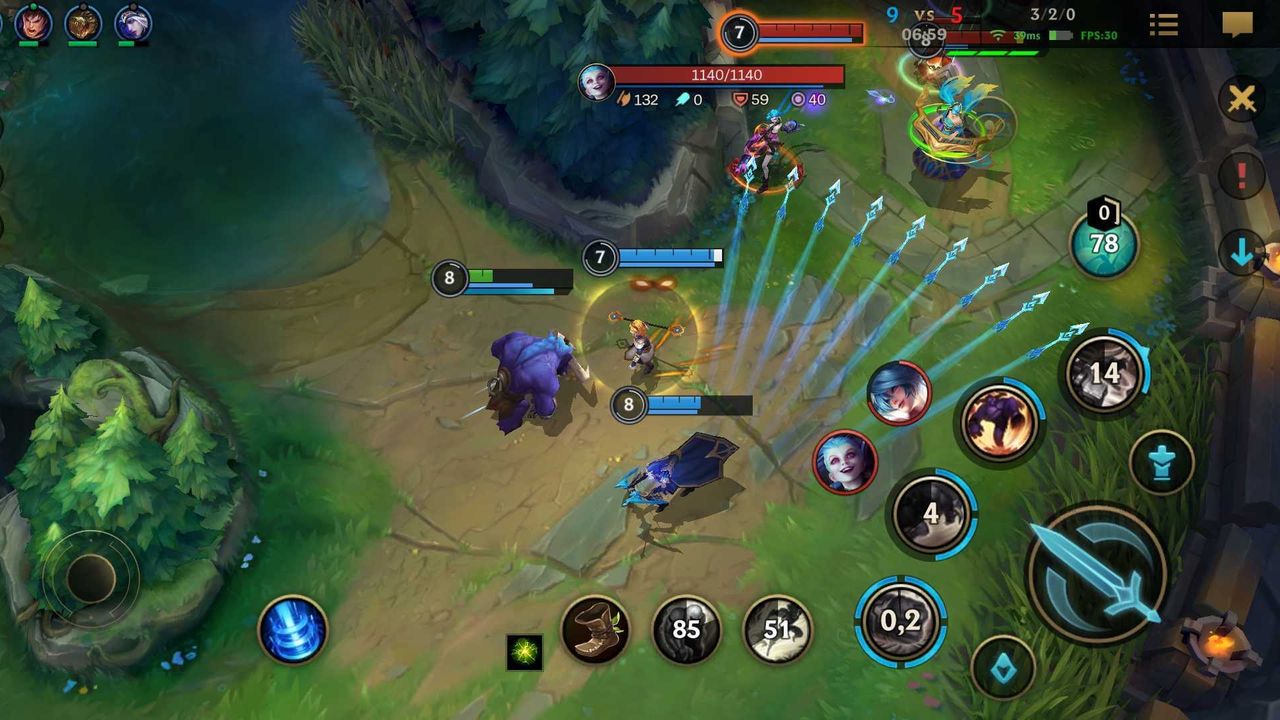Viewport: 1280px width, 720px height.
Task: Start recall with the blue swirl button
Action: coord(292,629)
